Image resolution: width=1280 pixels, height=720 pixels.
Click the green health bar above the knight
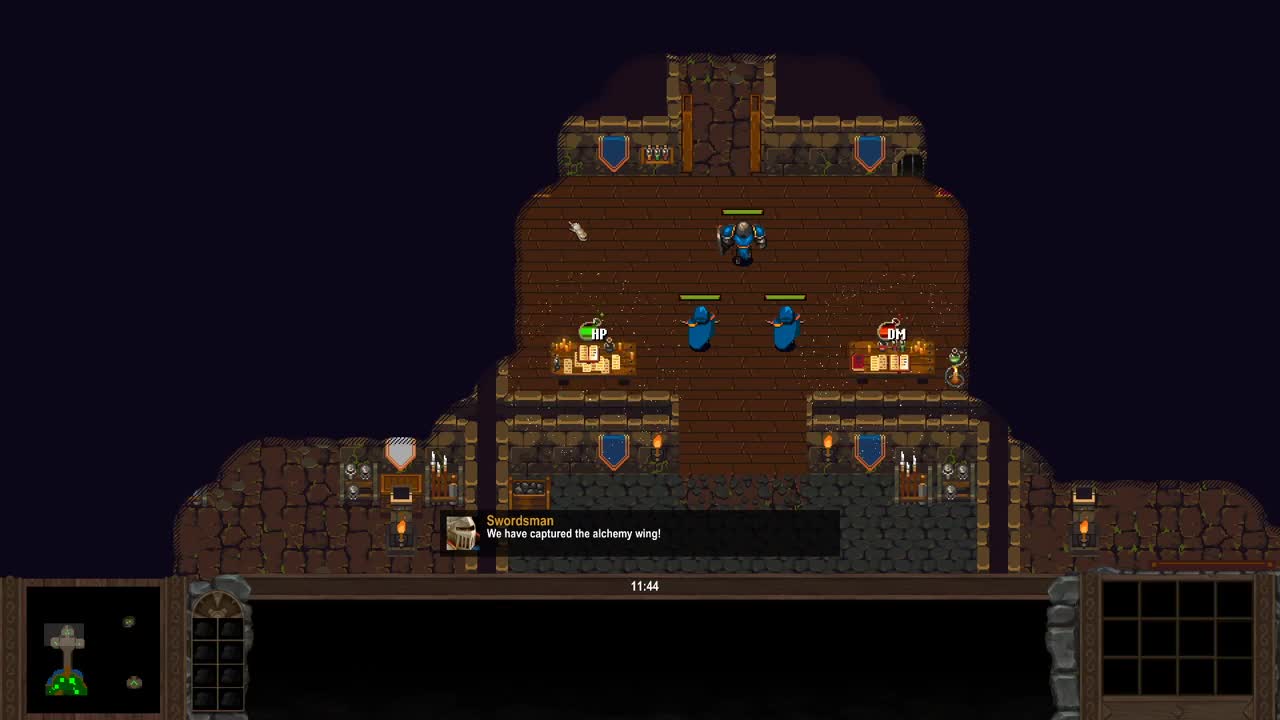point(741,212)
